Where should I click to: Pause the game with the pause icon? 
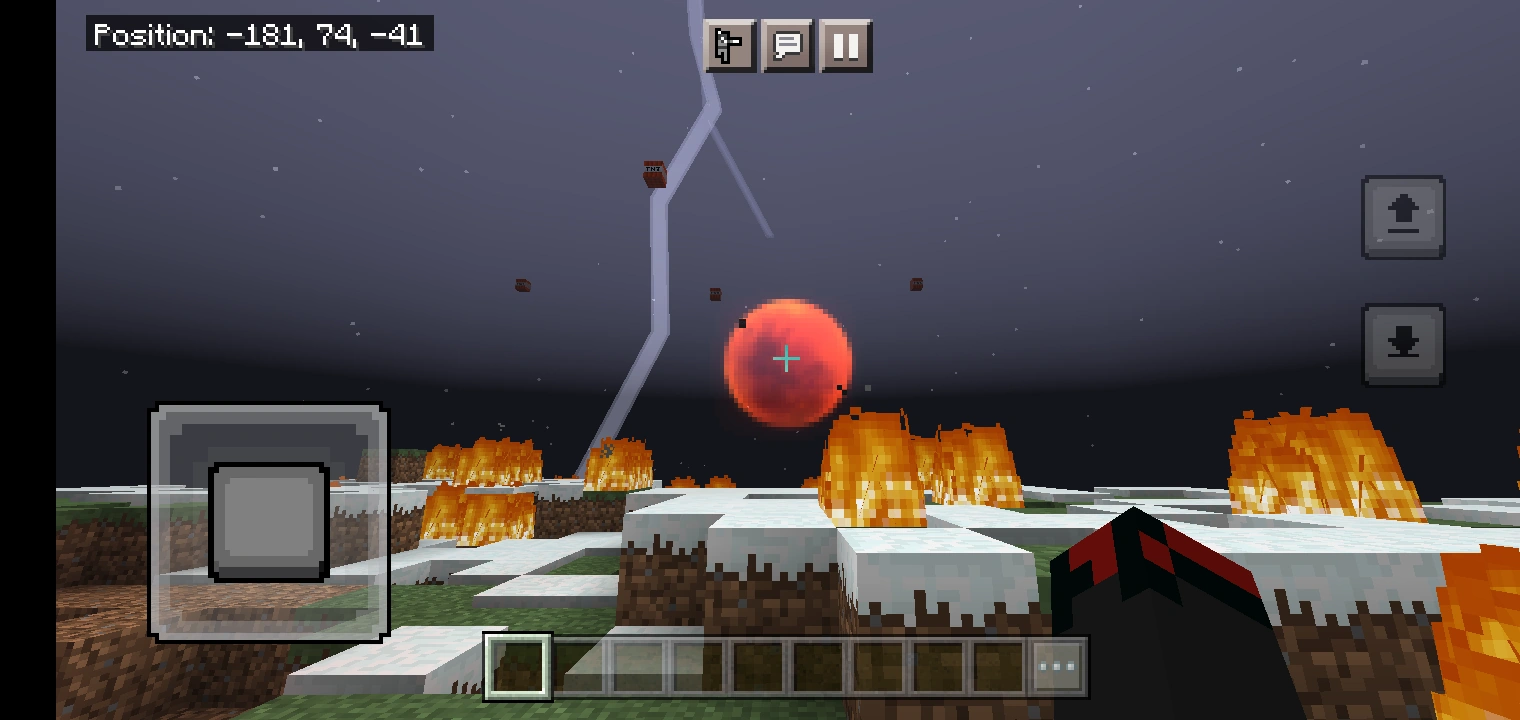pyautogui.click(x=844, y=46)
